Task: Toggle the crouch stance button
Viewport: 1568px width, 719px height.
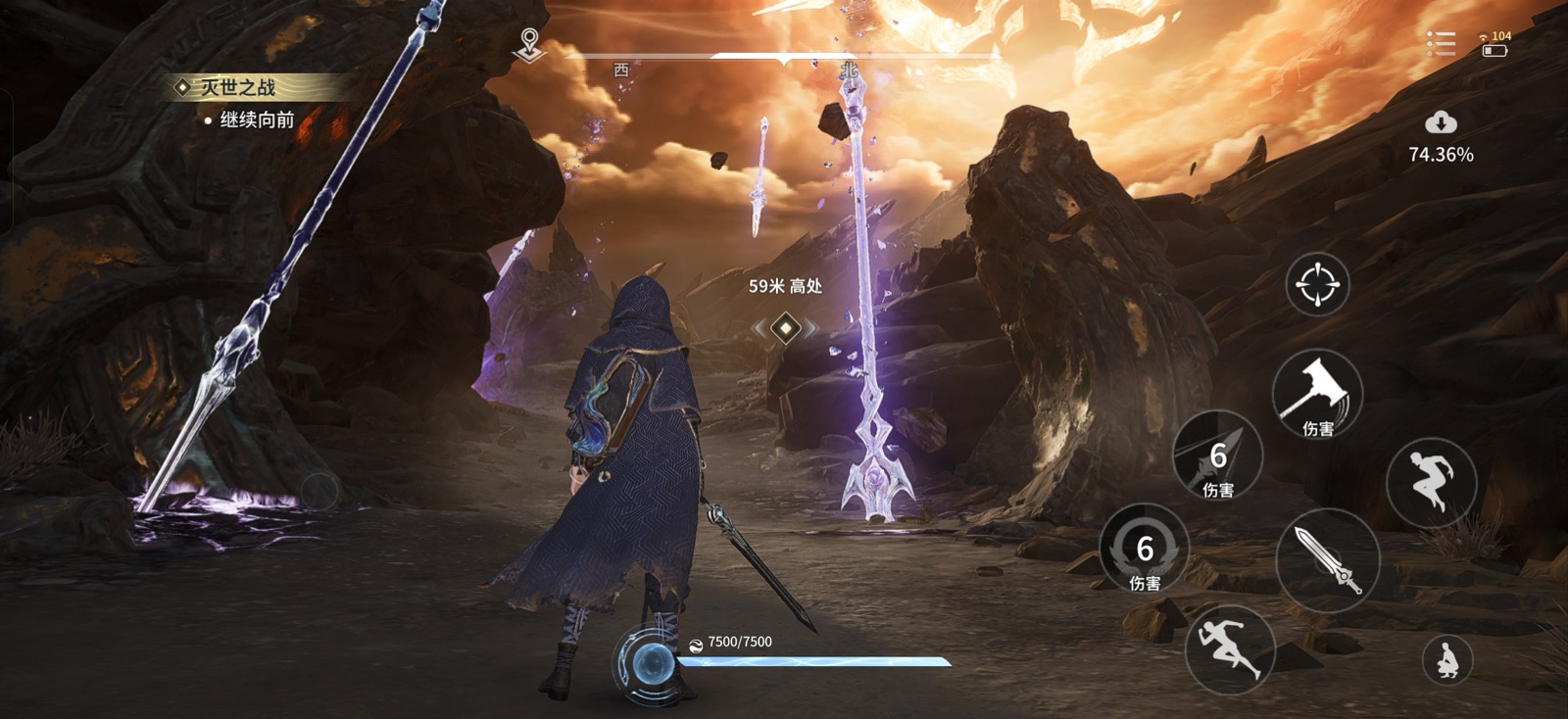Action: click(x=1446, y=659)
